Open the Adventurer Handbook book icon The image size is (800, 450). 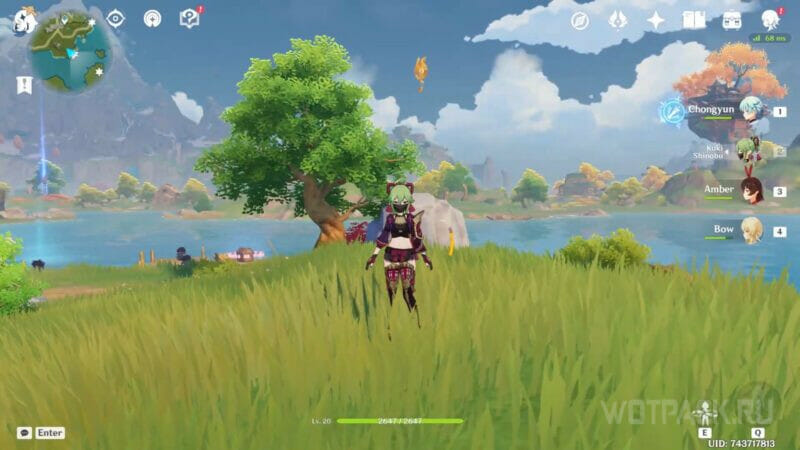[694, 20]
